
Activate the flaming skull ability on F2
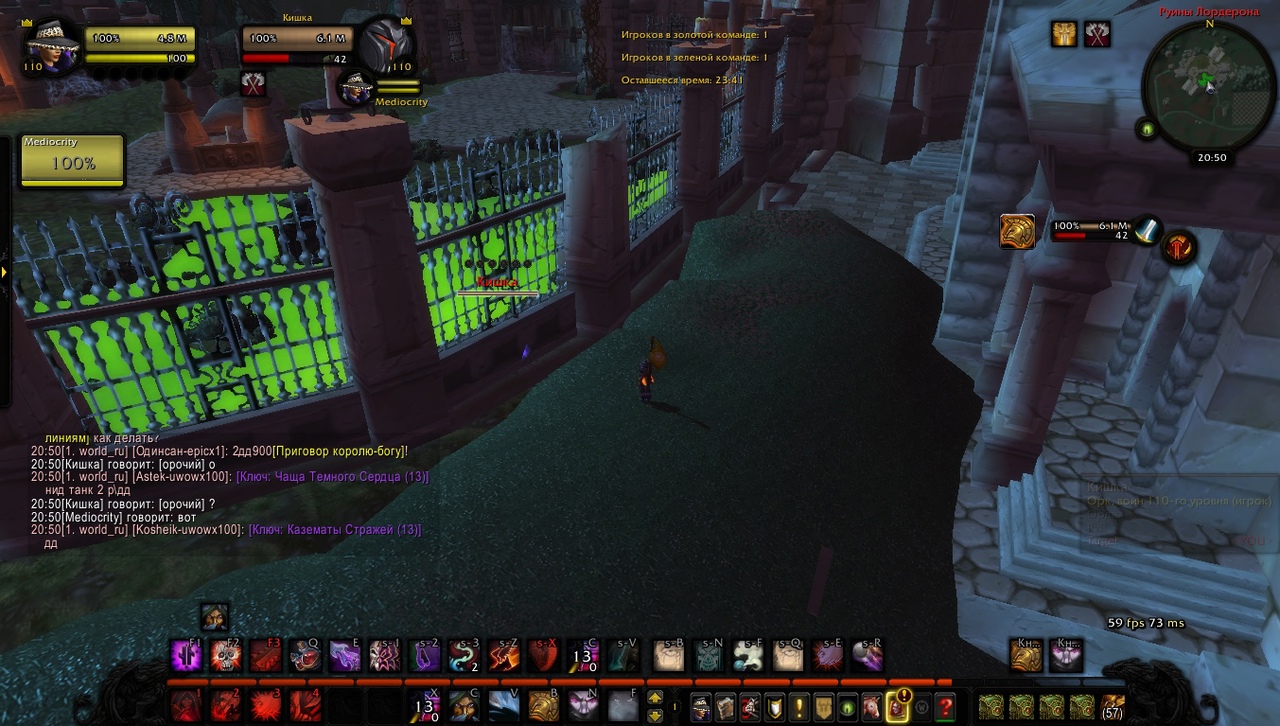tap(226, 656)
